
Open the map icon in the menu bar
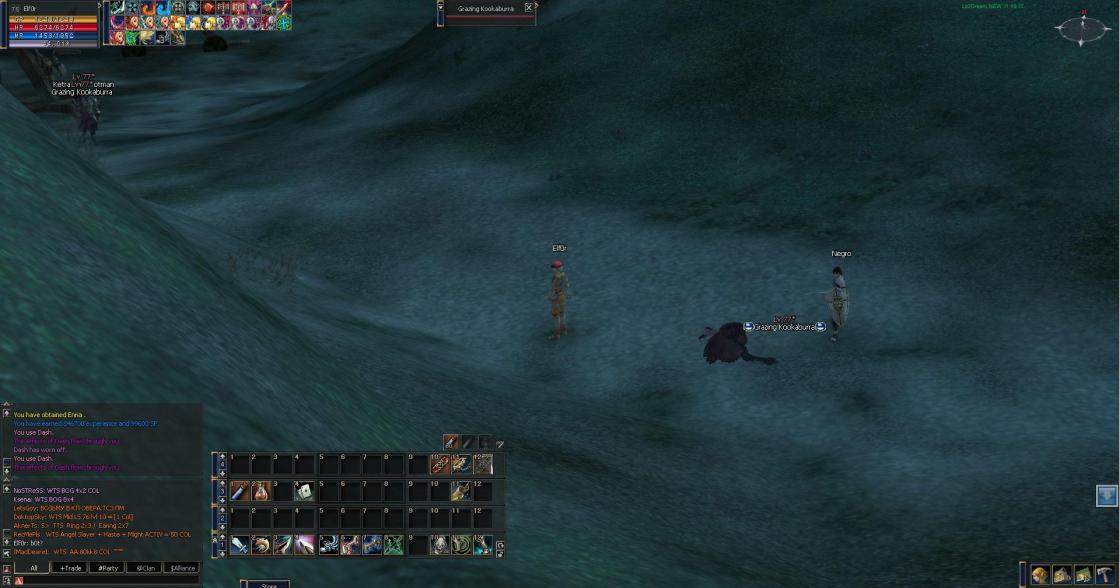[1083, 575]
